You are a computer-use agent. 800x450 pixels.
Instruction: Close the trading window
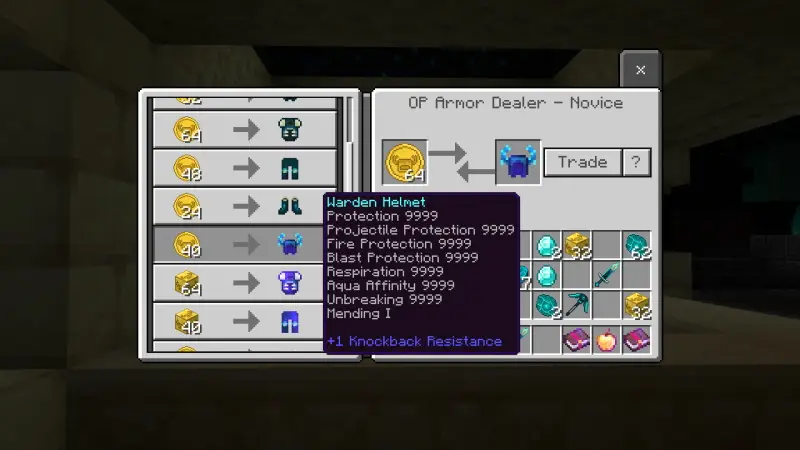click(640, 70)
